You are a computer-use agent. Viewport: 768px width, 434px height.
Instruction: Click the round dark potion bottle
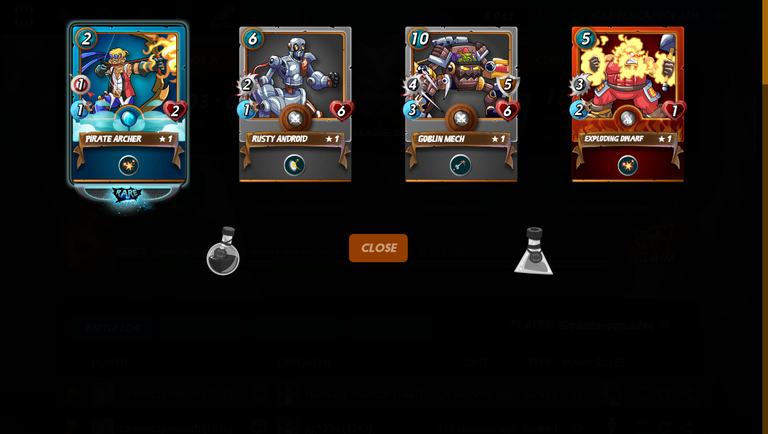point(223,252)
